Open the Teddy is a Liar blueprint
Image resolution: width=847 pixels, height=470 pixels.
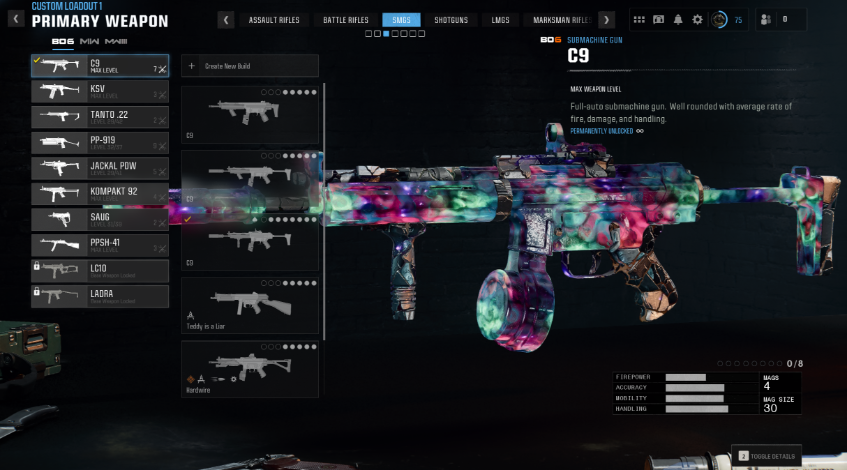tap(250, 306)
